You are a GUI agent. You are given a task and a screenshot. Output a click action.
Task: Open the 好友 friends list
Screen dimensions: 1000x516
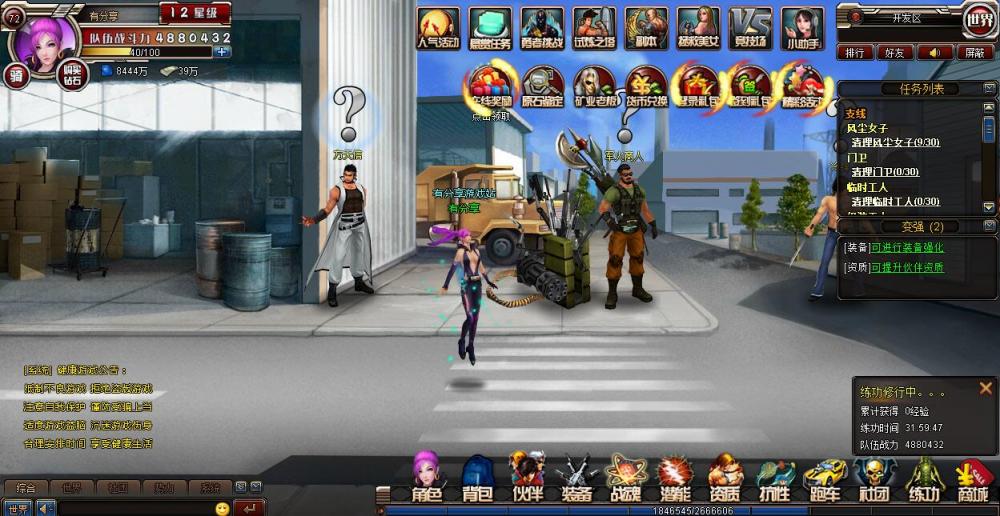coord(894,52)
